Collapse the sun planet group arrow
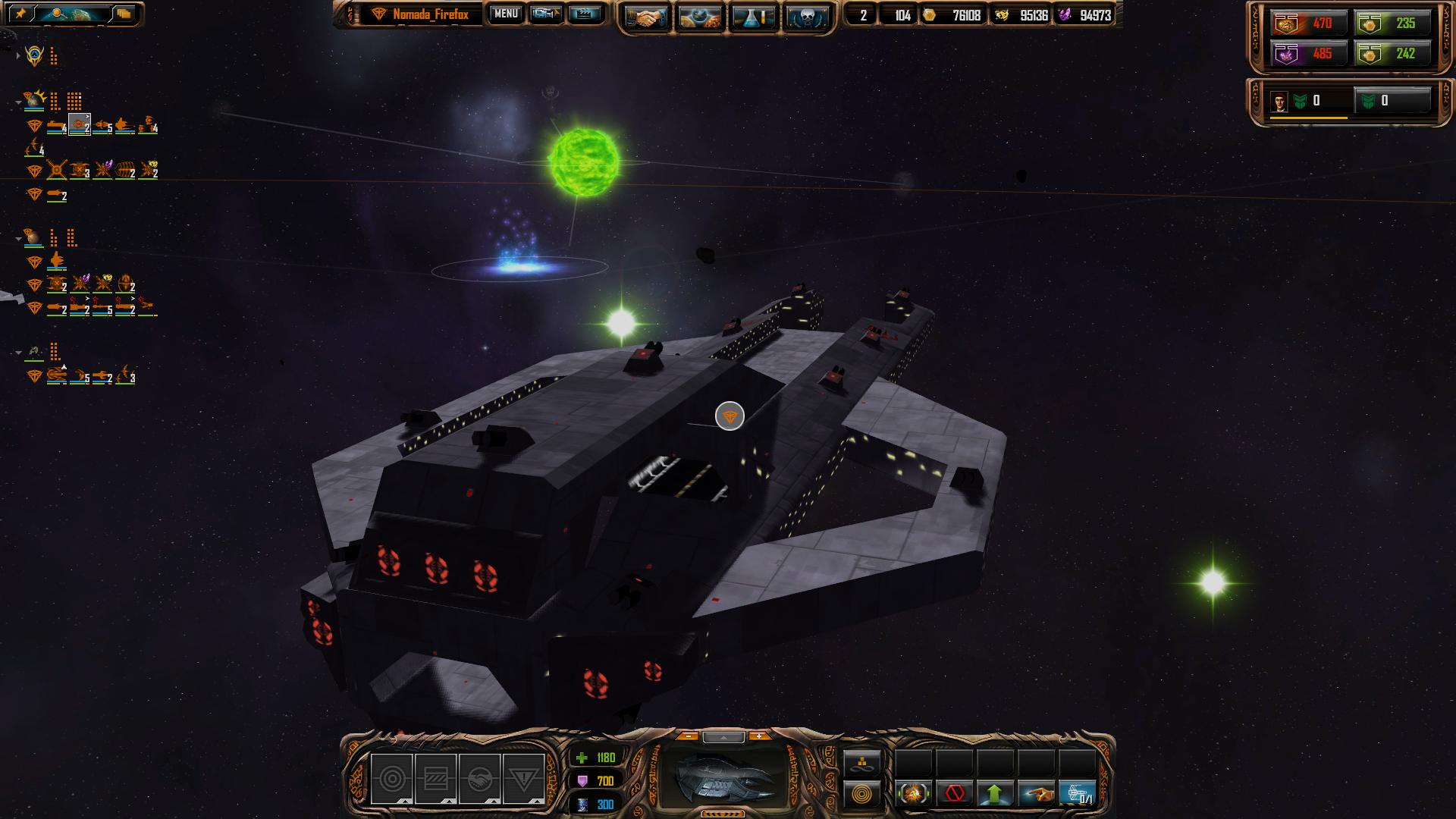This screenshot has height=819, width=1456. [x=18, y=101]
